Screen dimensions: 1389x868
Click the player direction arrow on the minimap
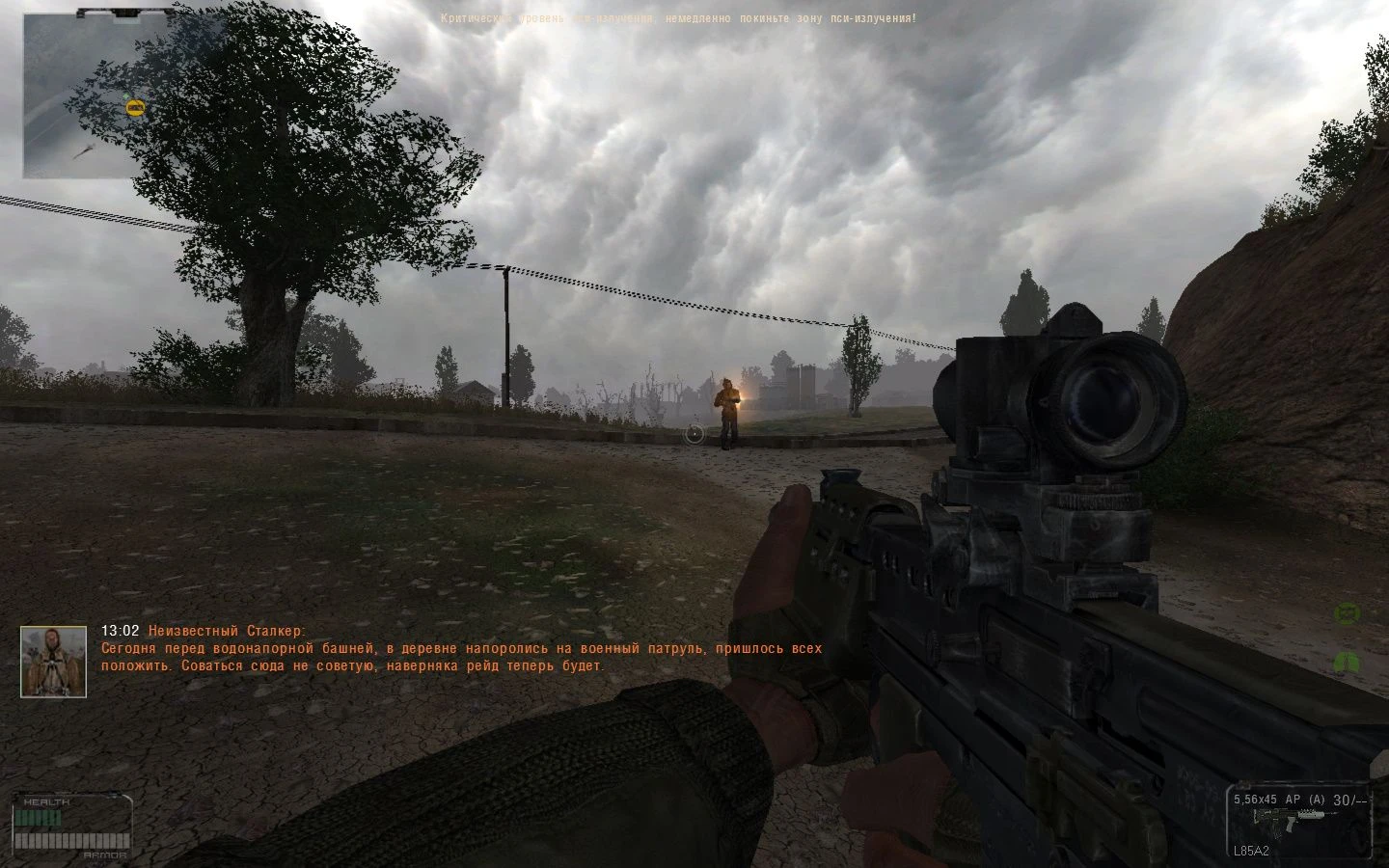82,152
